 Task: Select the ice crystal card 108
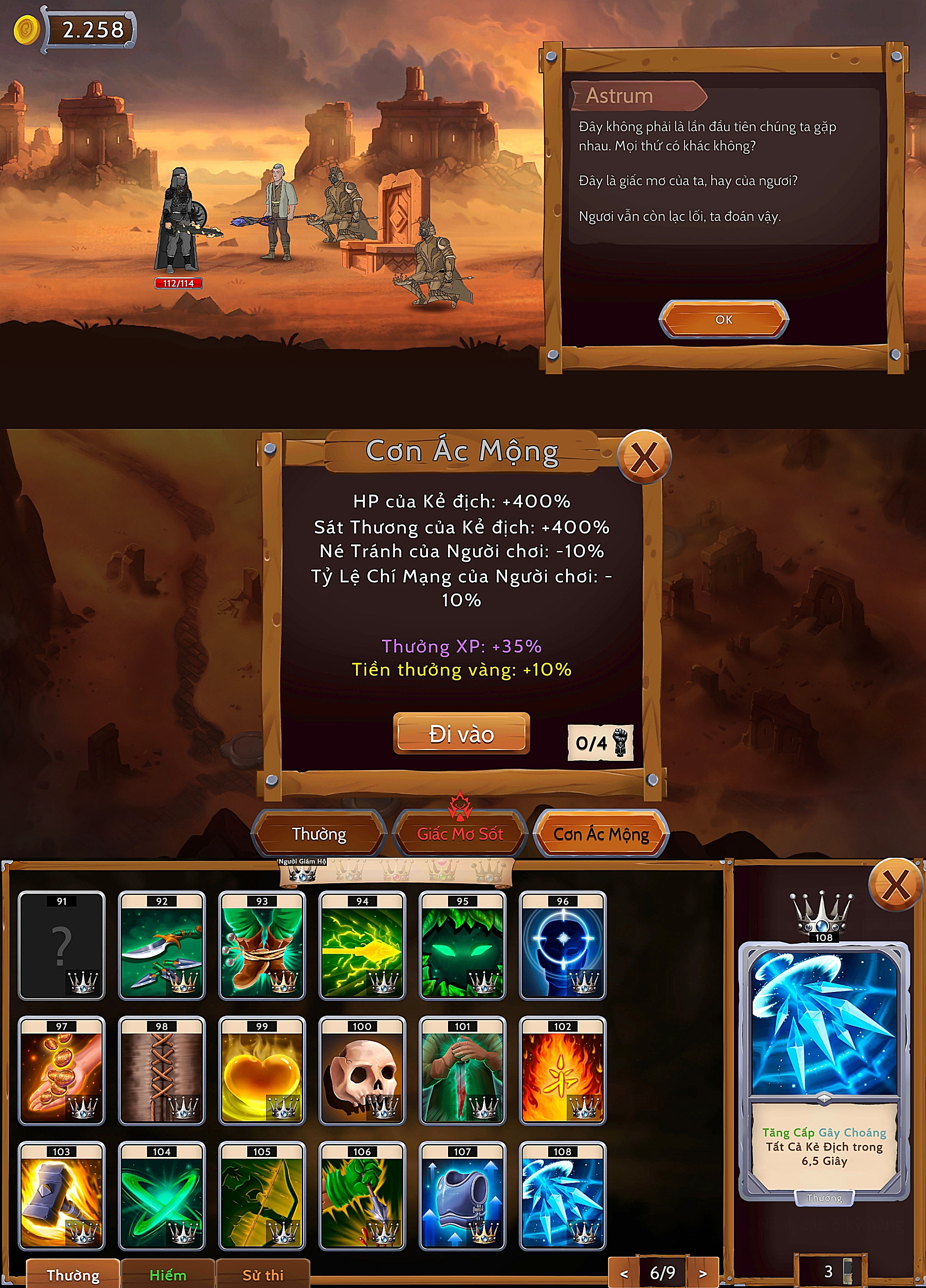(x=562, y=1195)
